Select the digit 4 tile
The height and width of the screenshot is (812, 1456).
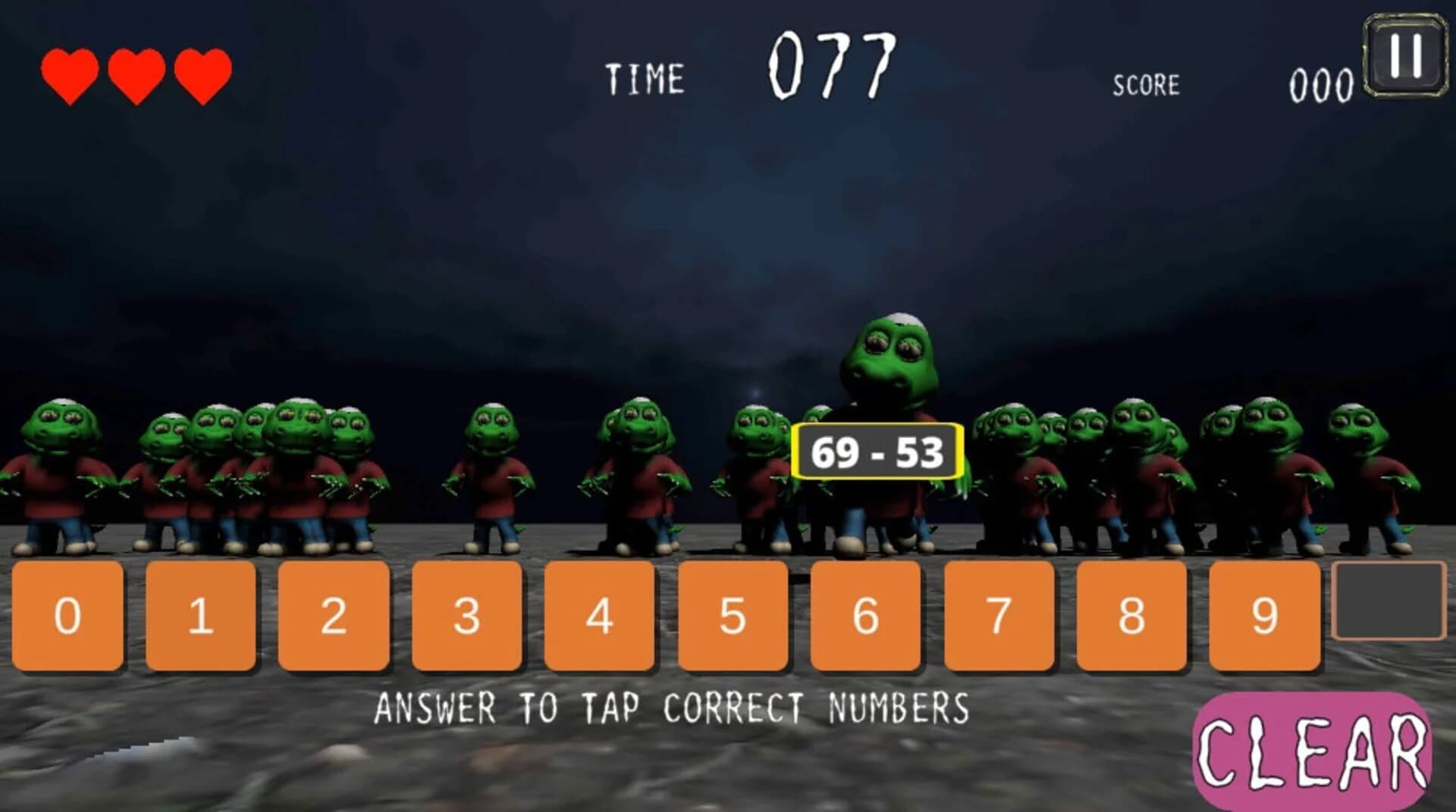[598, 614]
